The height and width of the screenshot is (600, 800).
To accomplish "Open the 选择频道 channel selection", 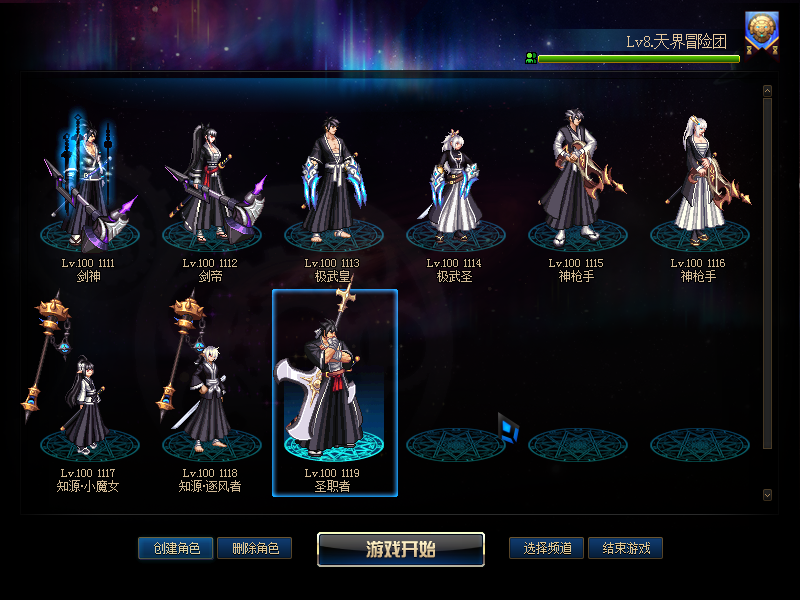I will 546,548.
